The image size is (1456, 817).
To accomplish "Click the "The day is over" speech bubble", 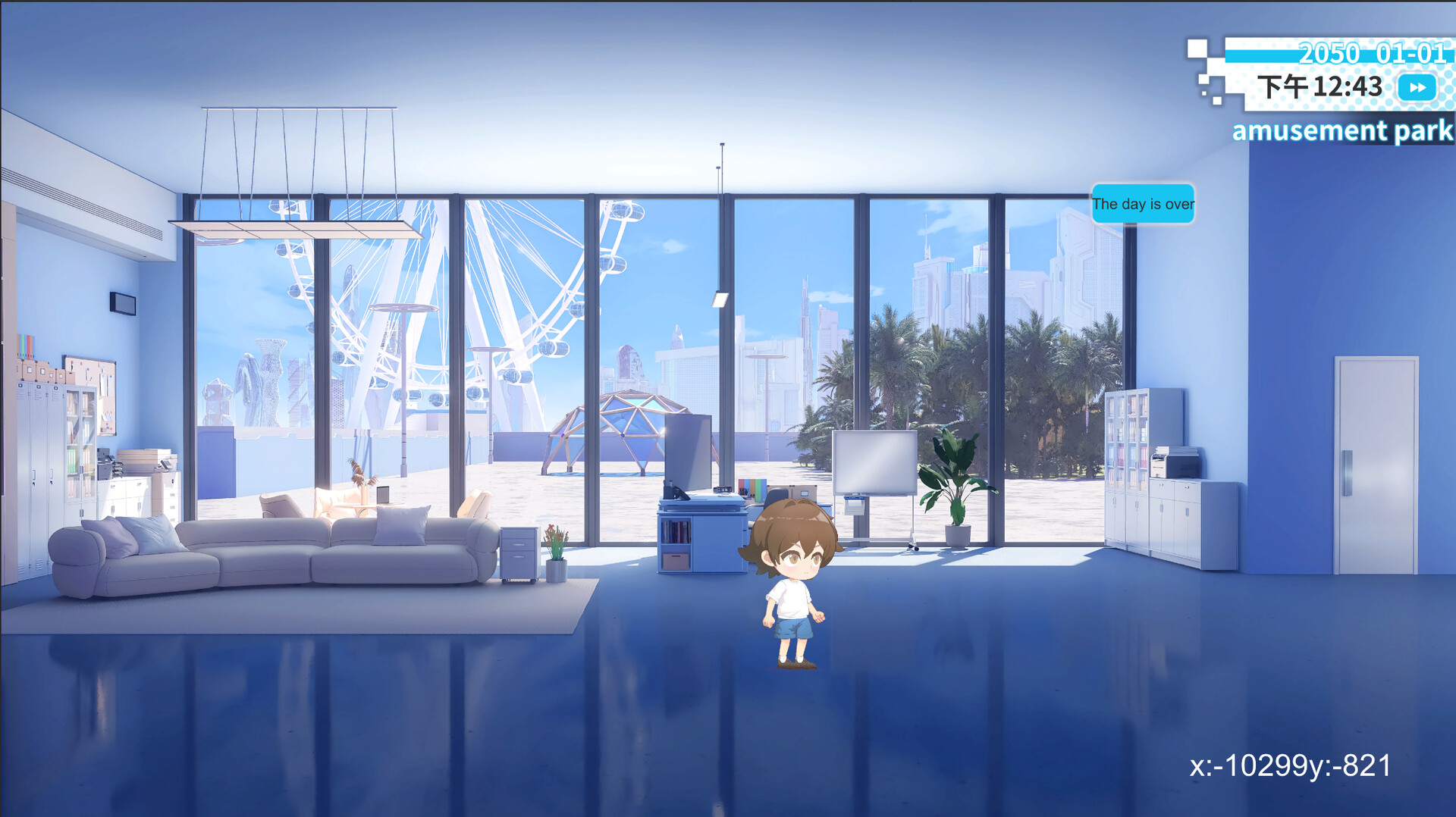I will 1144,204.
